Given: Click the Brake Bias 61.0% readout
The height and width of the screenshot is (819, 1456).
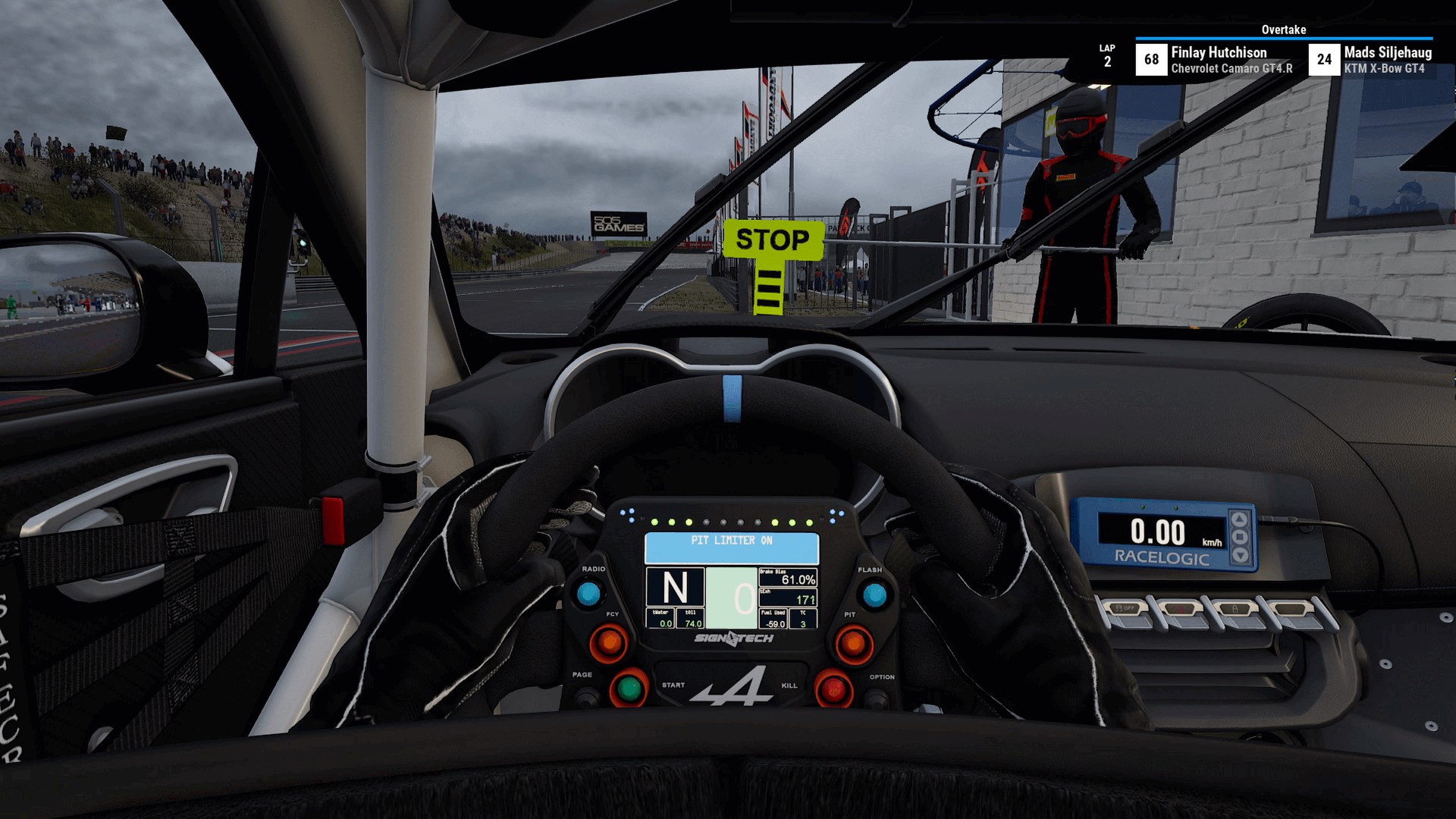Looking at the screenshot, I should point(787,579).
